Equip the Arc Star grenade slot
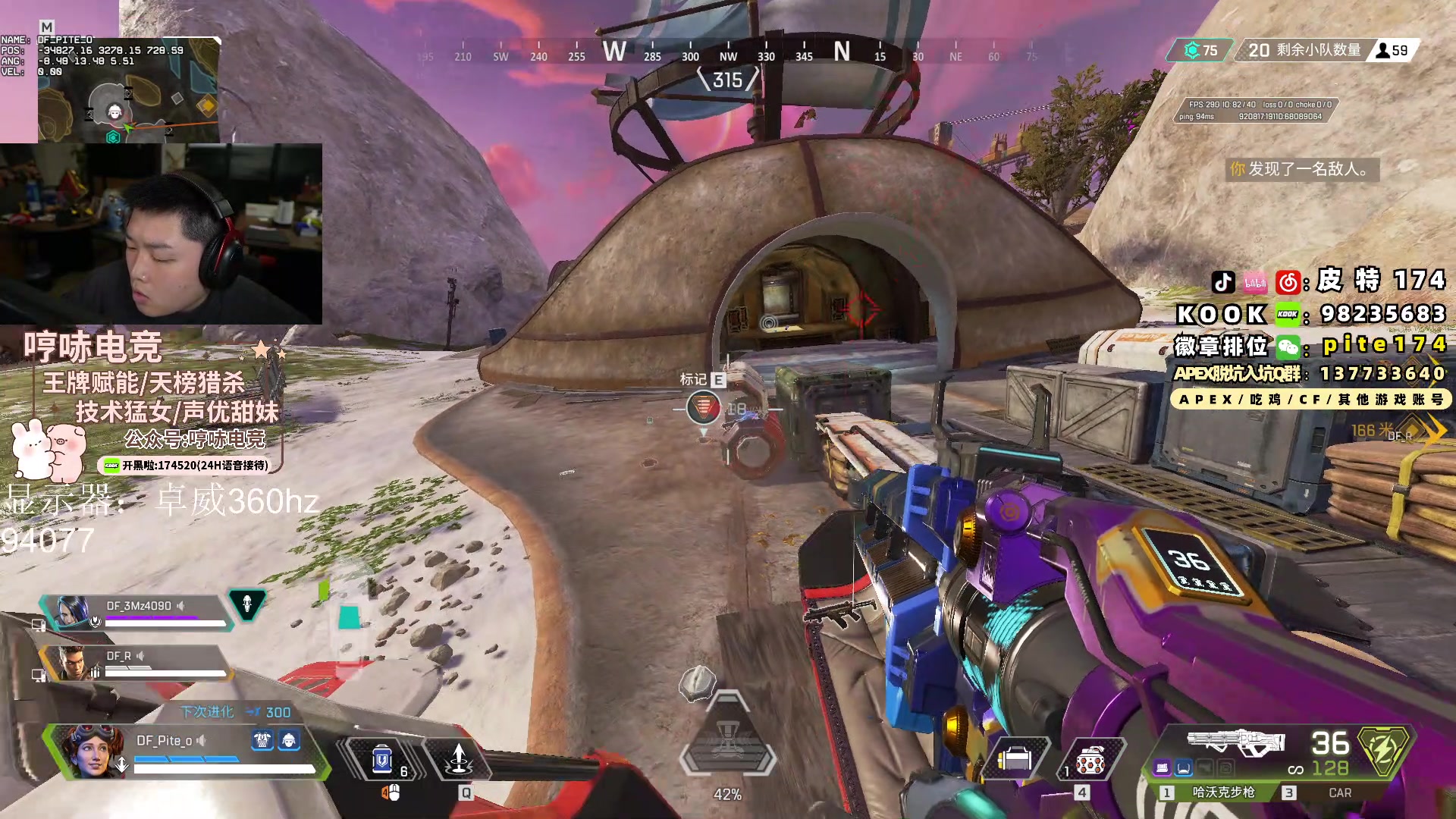The image size is (1456, 819). click(1090, 761)
